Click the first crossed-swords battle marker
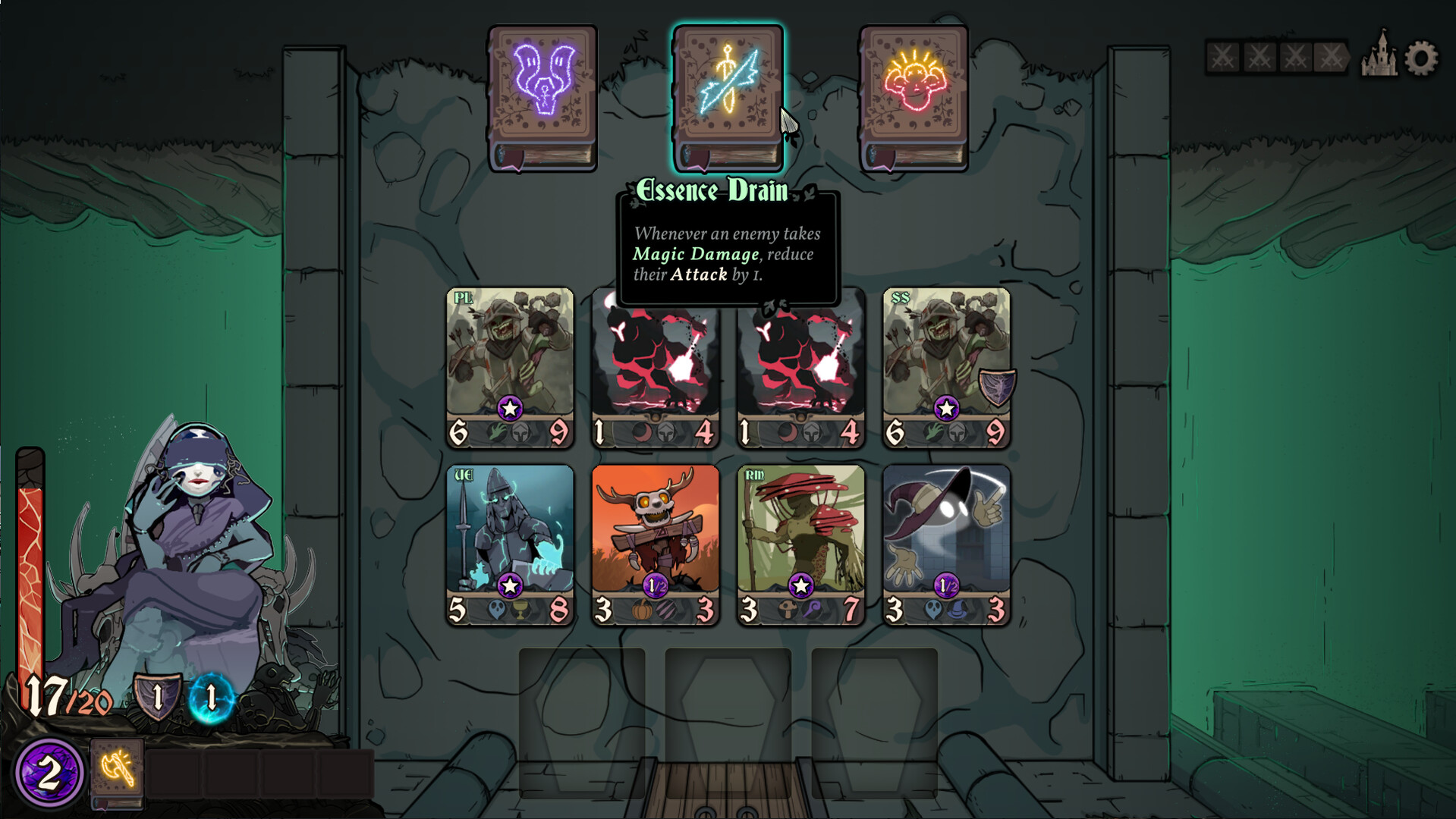Viewport: 1456px width, 819px height. (1222, 55)
